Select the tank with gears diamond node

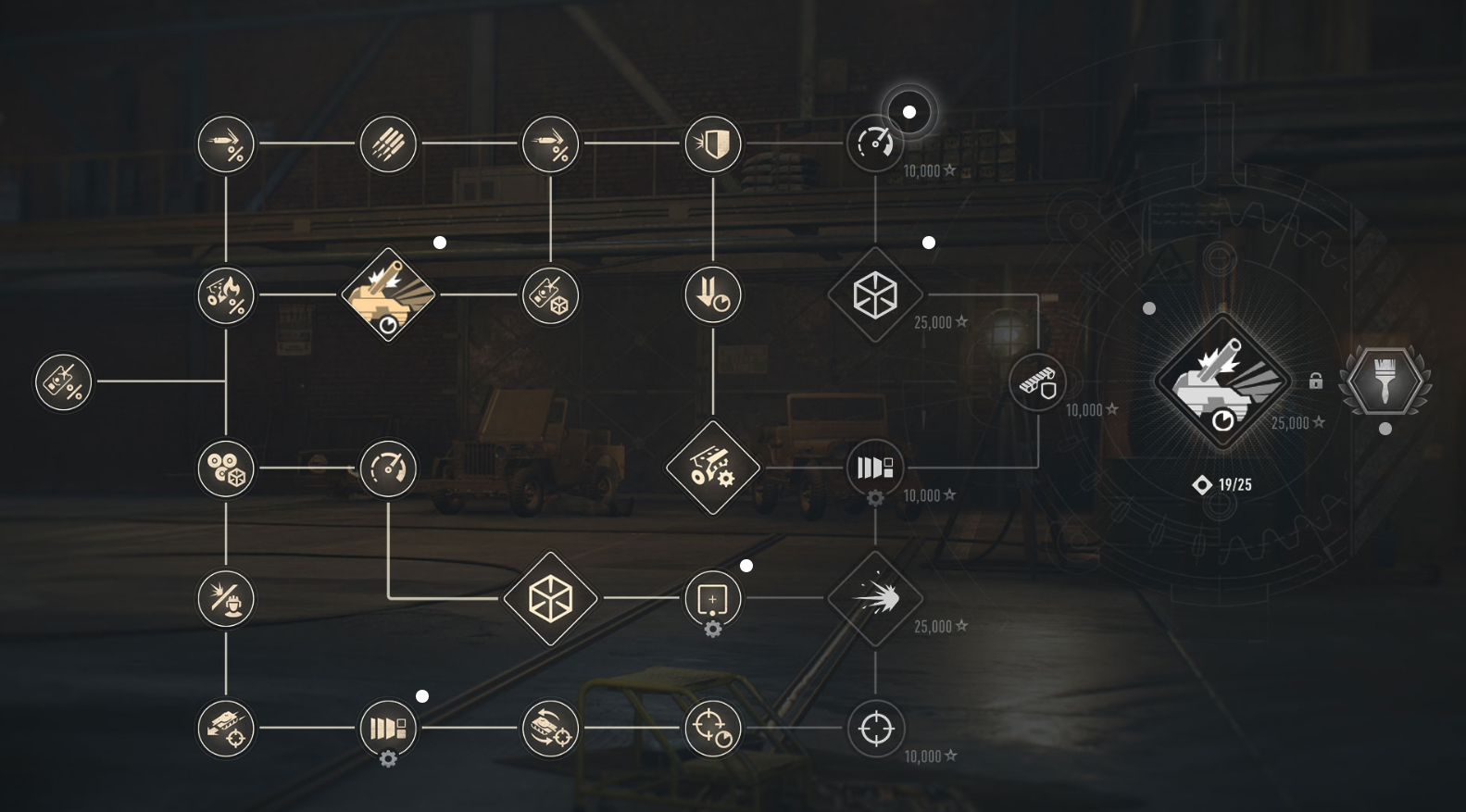pyautogui.click(x=713, y=468)
